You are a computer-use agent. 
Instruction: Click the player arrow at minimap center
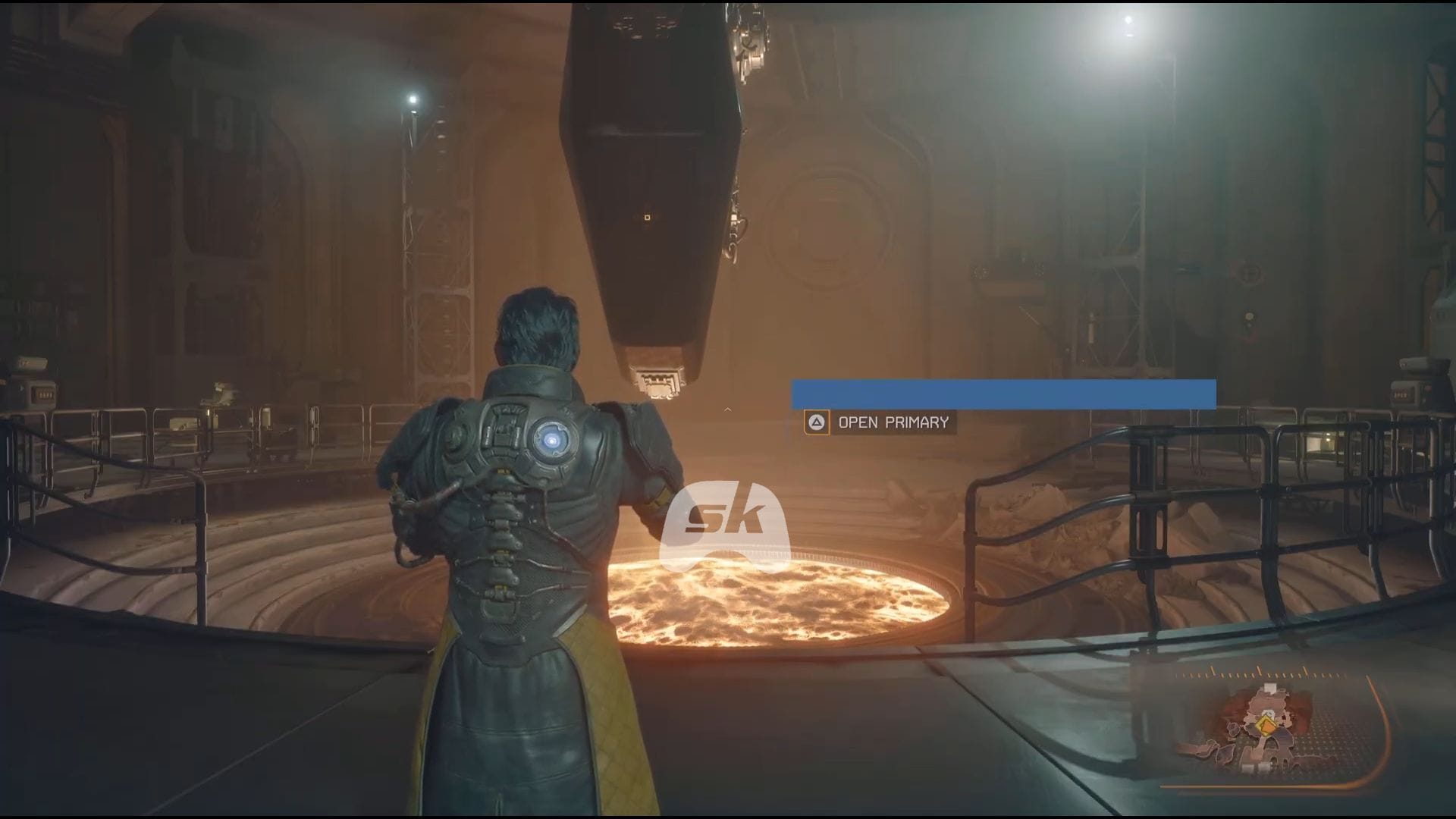(x=1268, y=712)
